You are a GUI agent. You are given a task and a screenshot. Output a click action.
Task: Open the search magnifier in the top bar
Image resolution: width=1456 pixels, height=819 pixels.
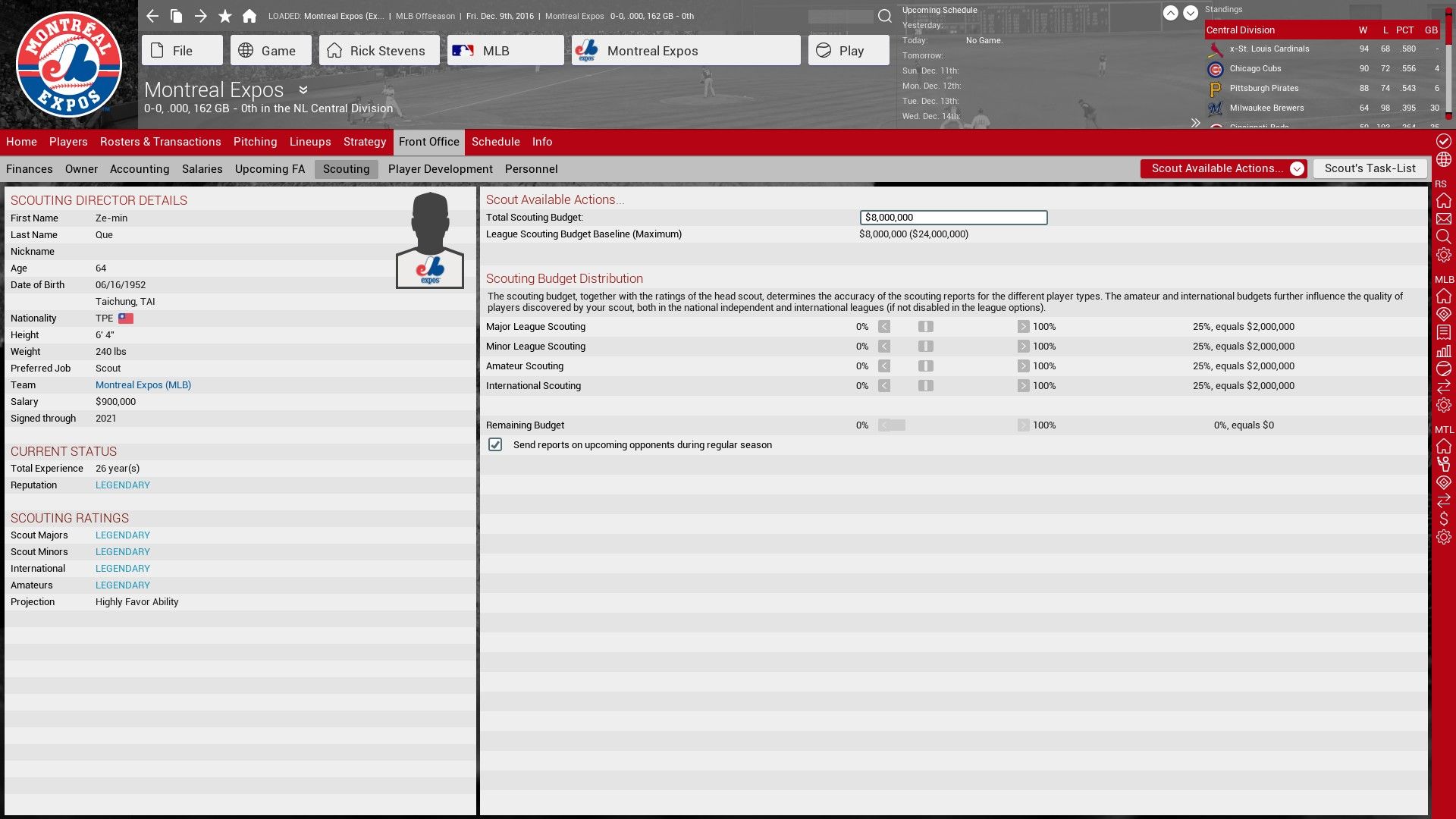[x=883, y=15]
